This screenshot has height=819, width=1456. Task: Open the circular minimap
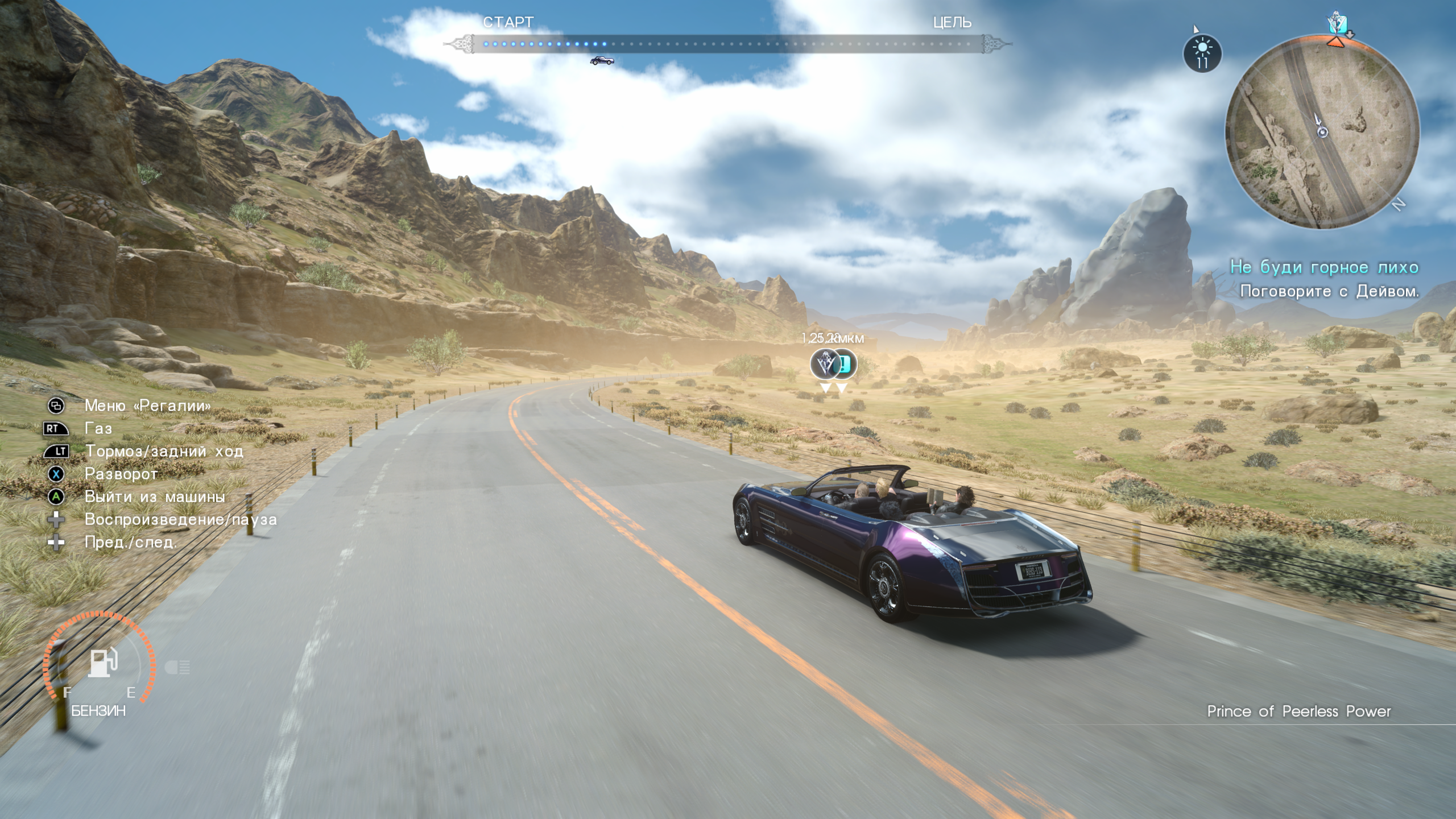tap(1322, 132)
